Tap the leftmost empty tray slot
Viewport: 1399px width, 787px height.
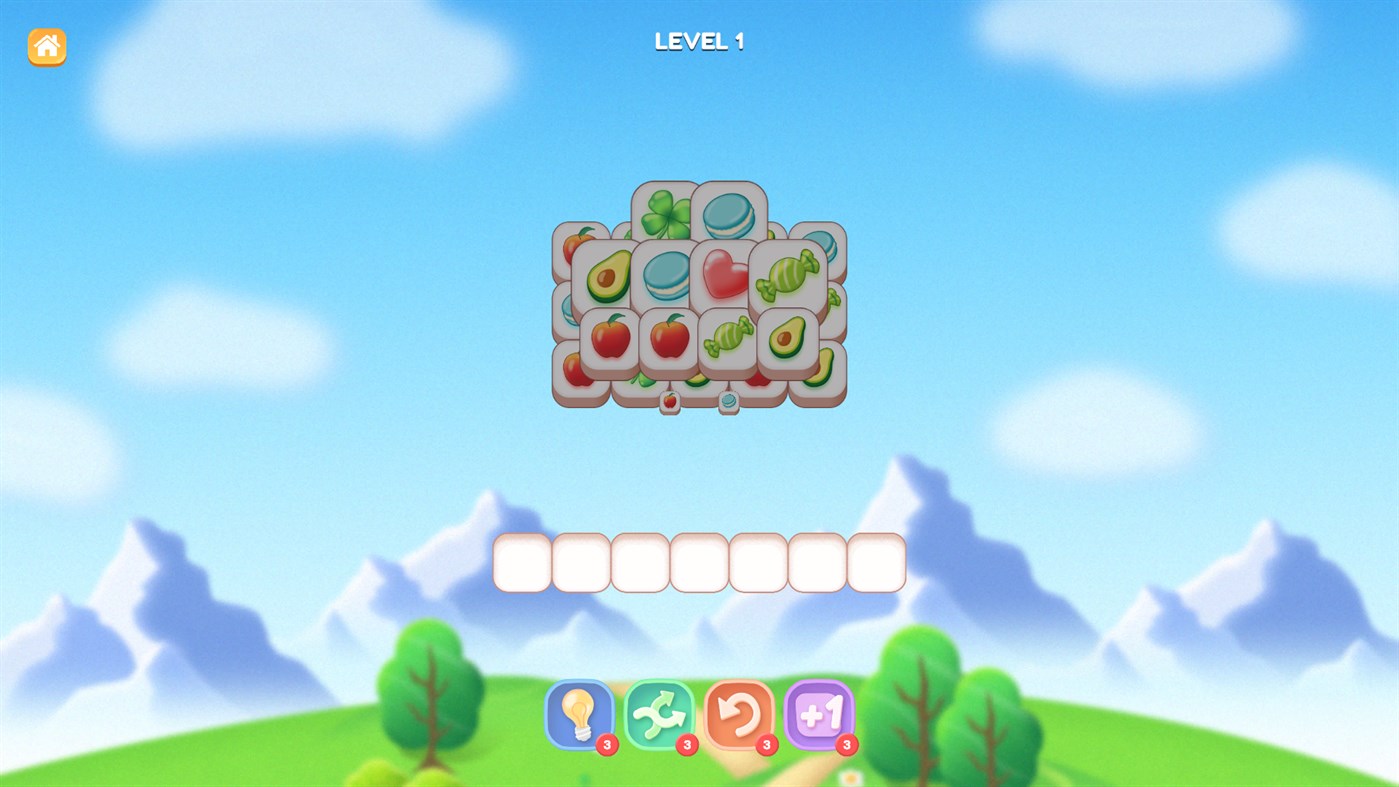522,563
